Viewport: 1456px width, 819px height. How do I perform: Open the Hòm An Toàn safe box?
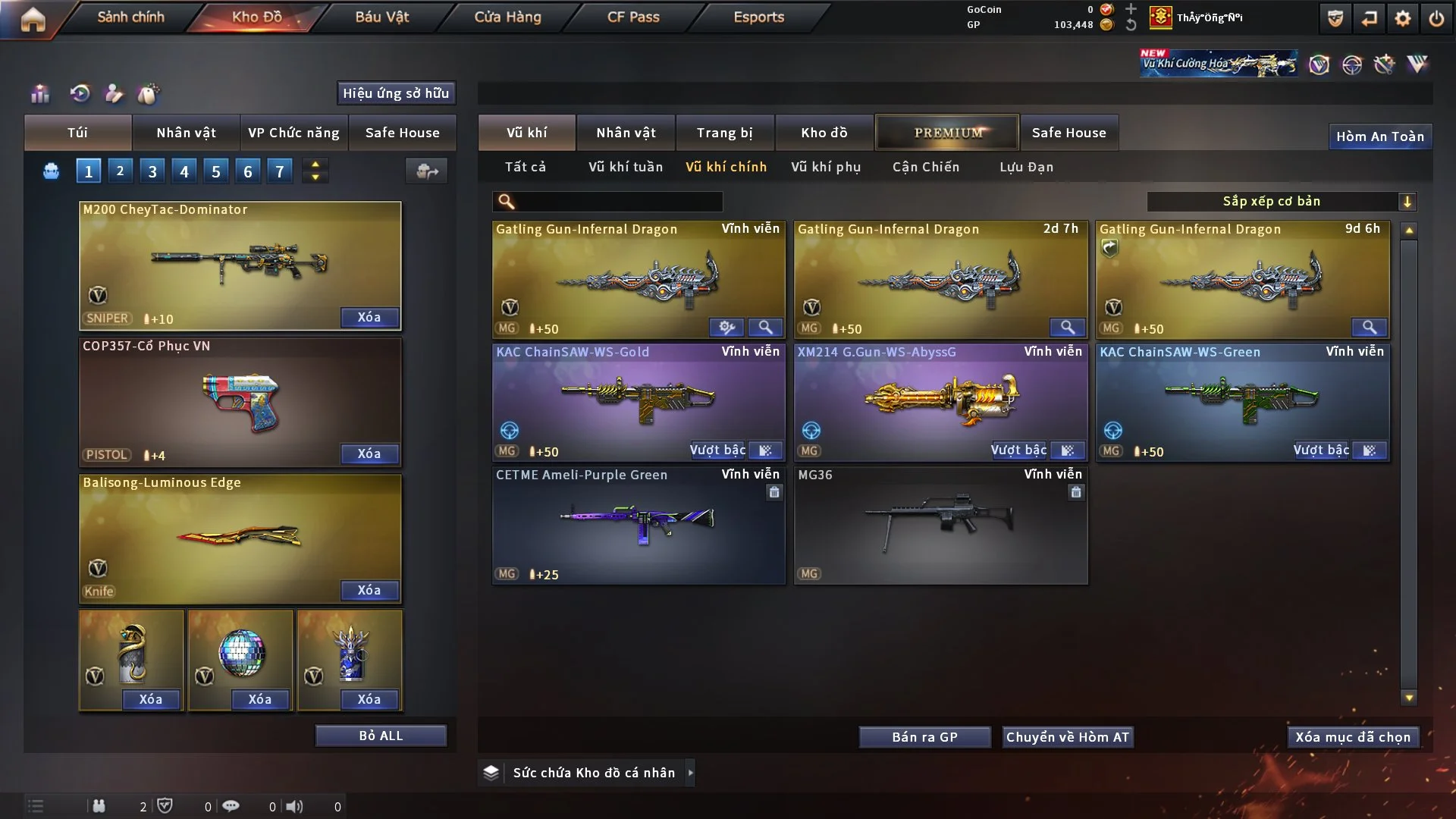pyautogui.click(x=1379, y=136)
